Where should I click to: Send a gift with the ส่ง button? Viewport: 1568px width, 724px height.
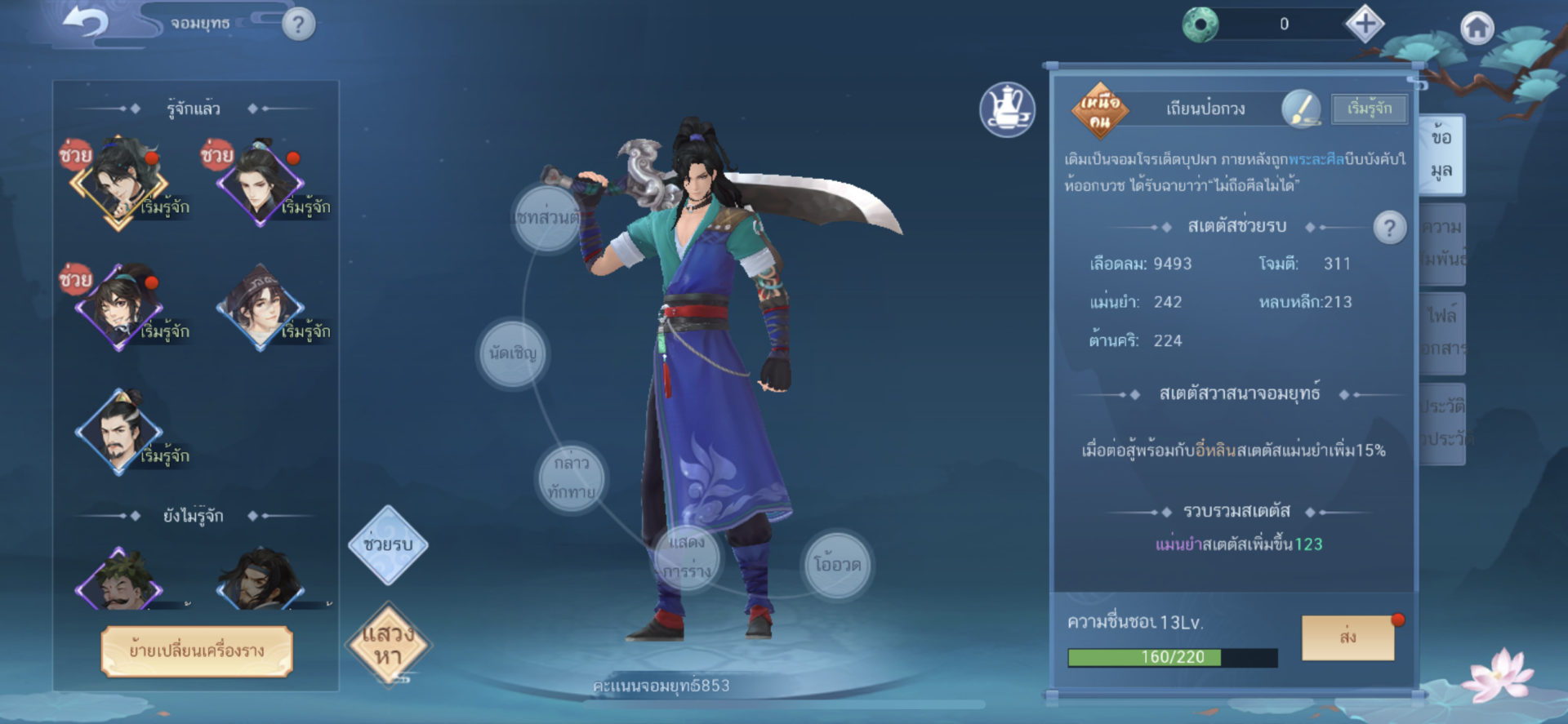coord(1347,637)
